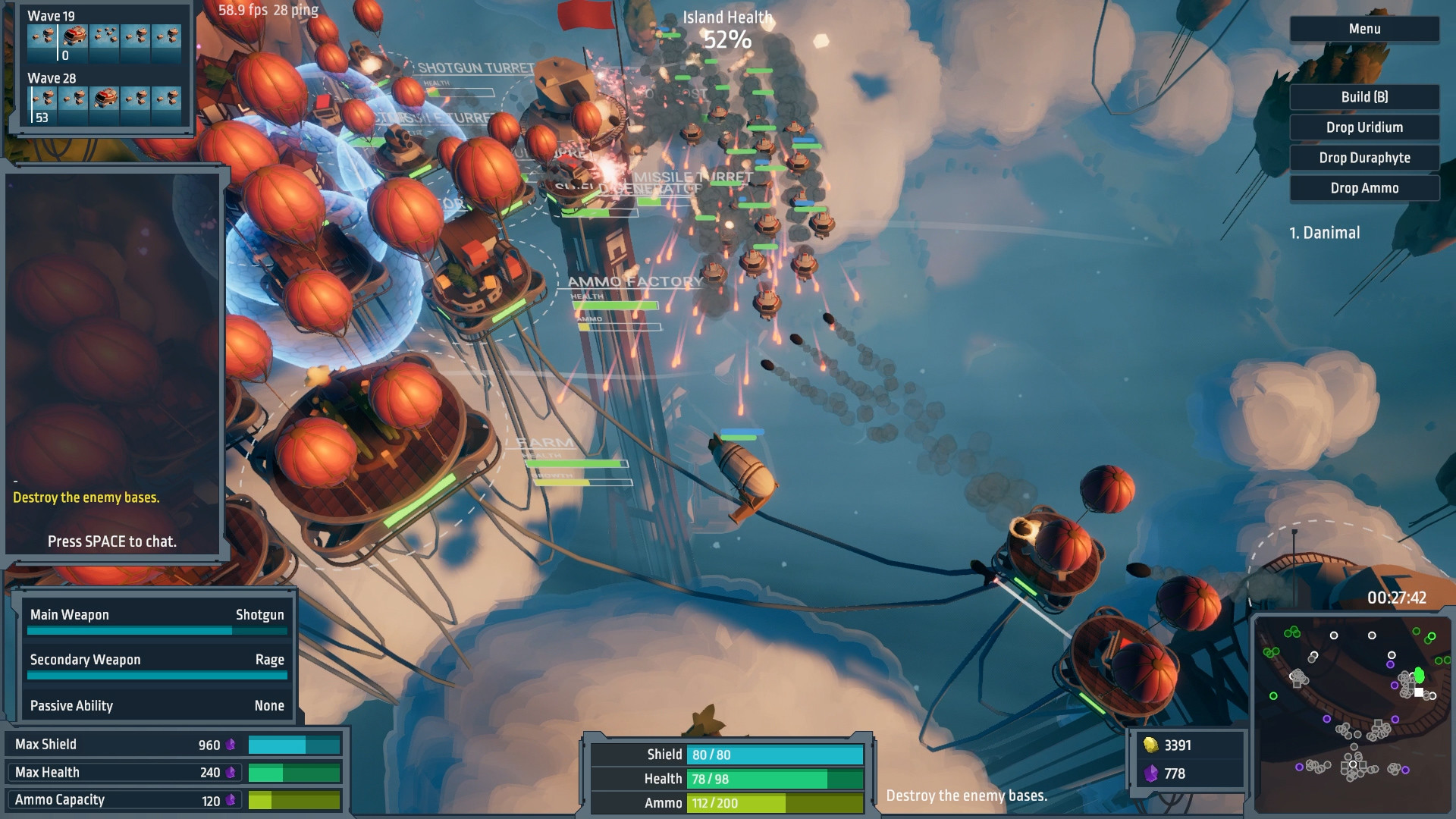Viewport: 1456px width, 819px height.
Task: Click the Ammo Capacity upgrade gem icon
Action: 232,799
